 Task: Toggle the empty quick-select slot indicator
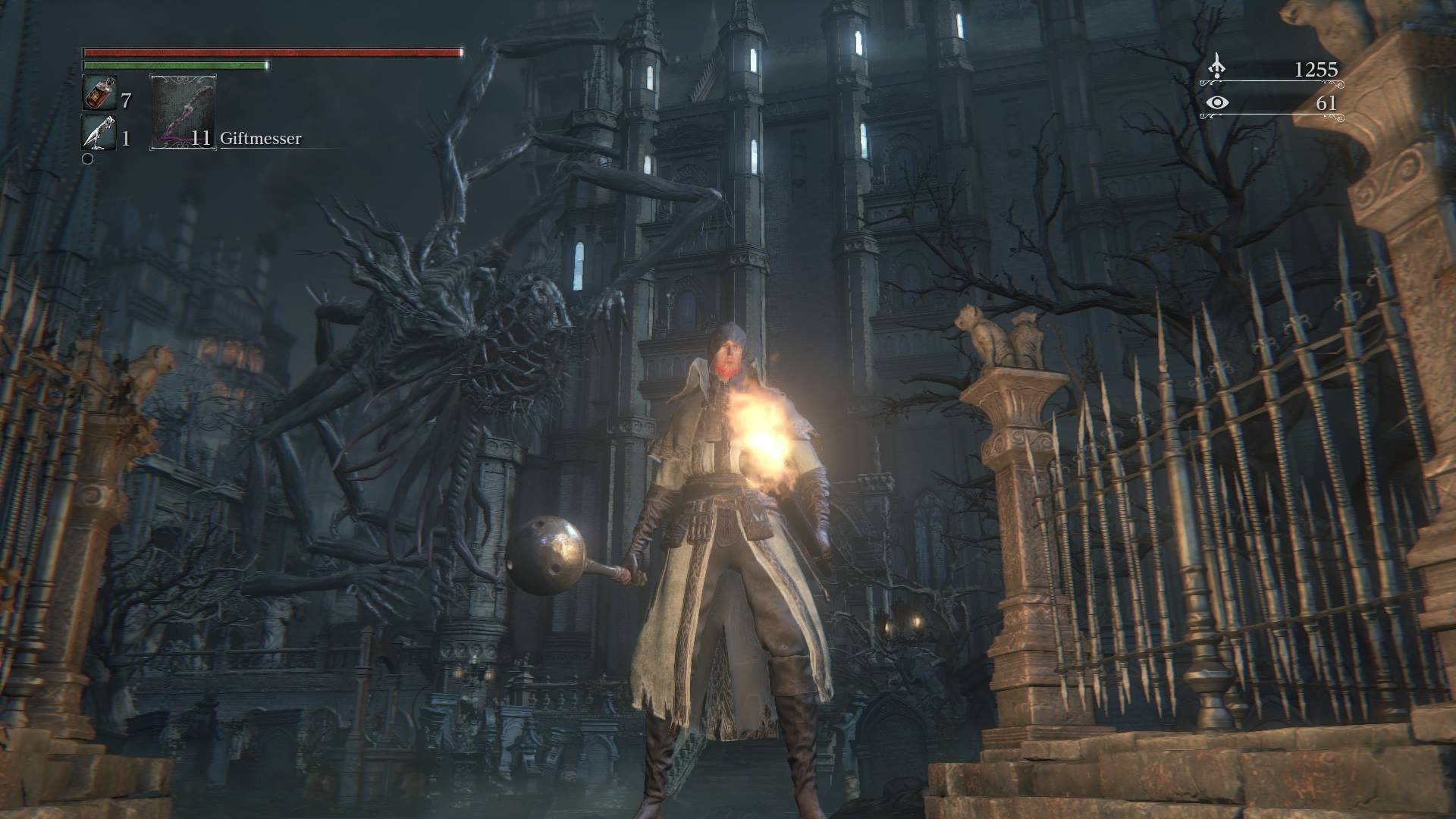tap(89, 159)
